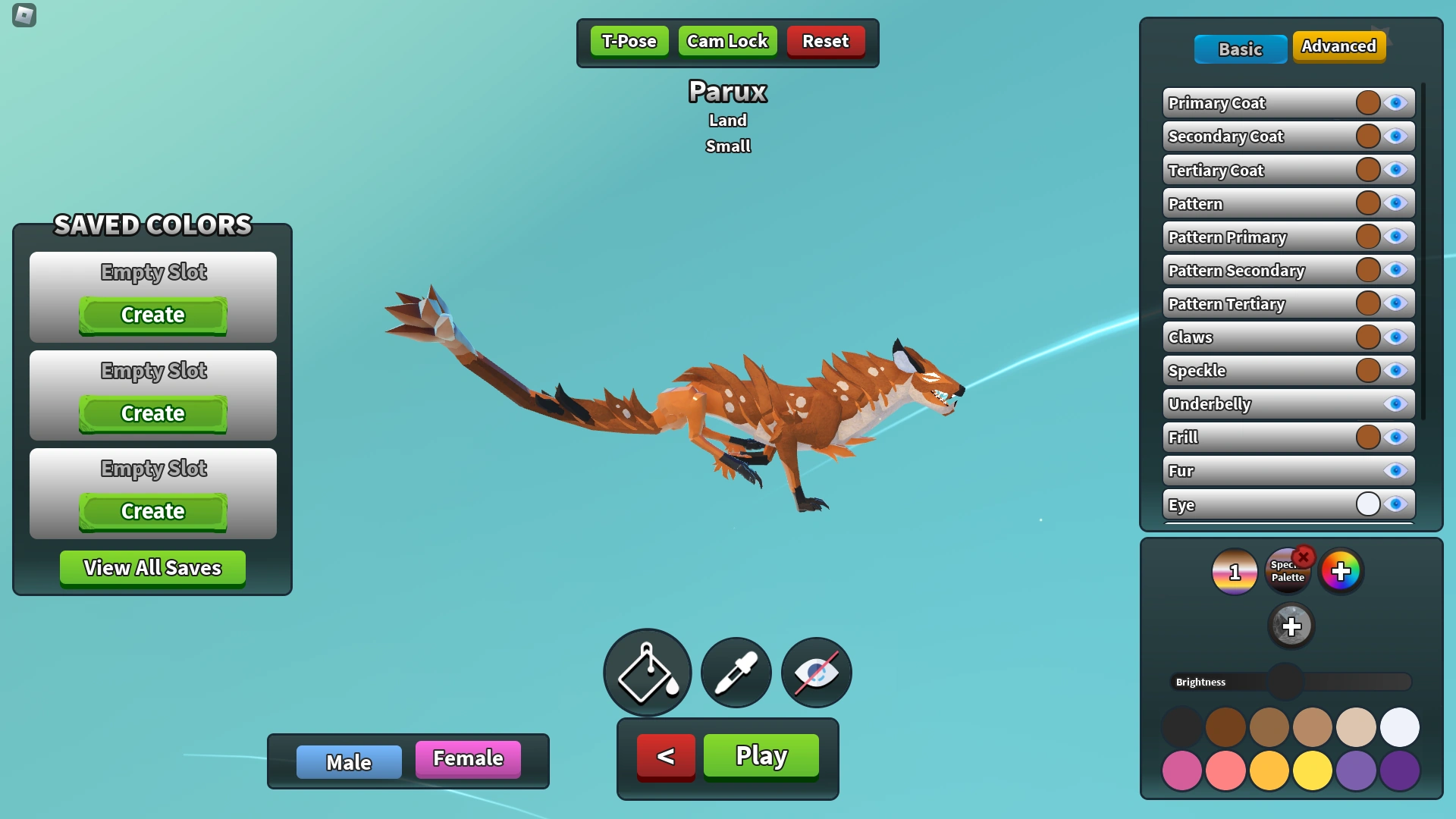This screenshot has height=819, width=1456.
Task: Click the gray plus texture icon
Action: (x=1291, y=626)
